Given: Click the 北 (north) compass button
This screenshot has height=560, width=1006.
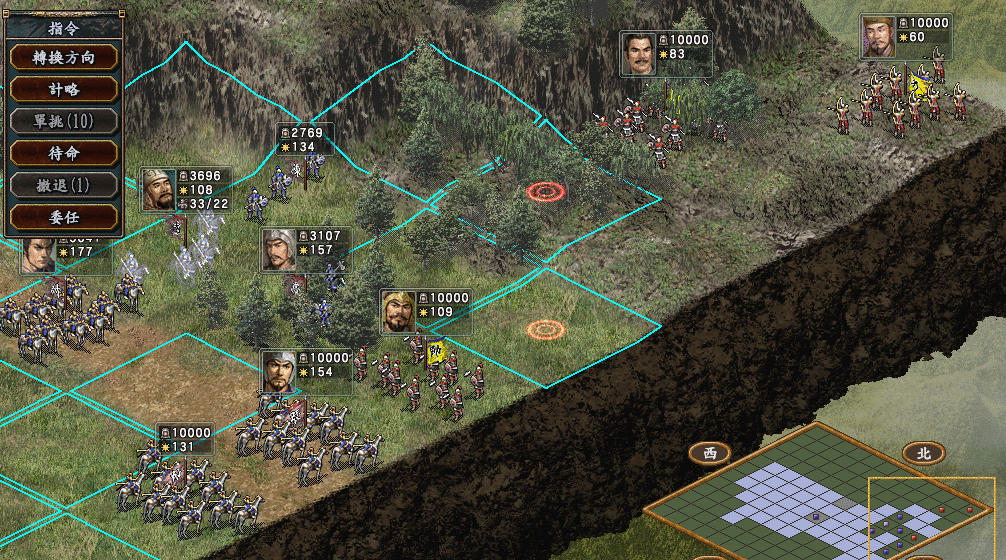Looking at the screenshot, I should pos(923,453).
